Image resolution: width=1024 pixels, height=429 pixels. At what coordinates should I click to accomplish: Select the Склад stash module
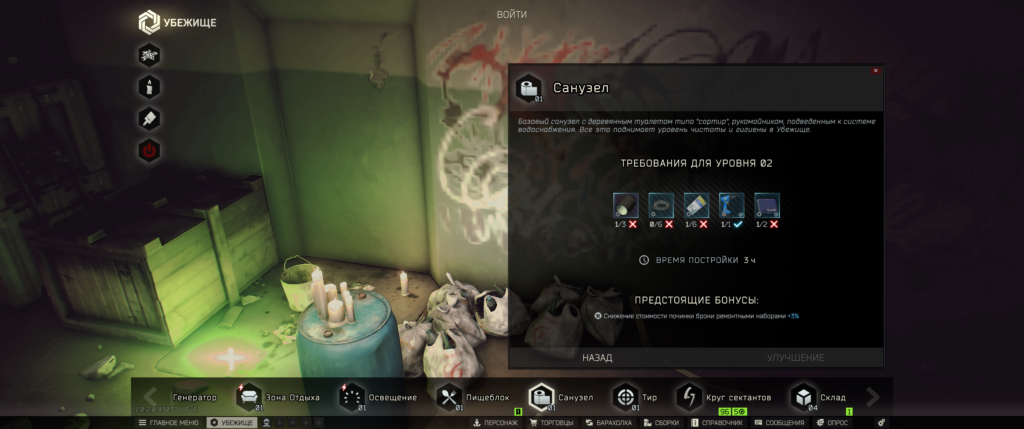click(x=819, y=397)
